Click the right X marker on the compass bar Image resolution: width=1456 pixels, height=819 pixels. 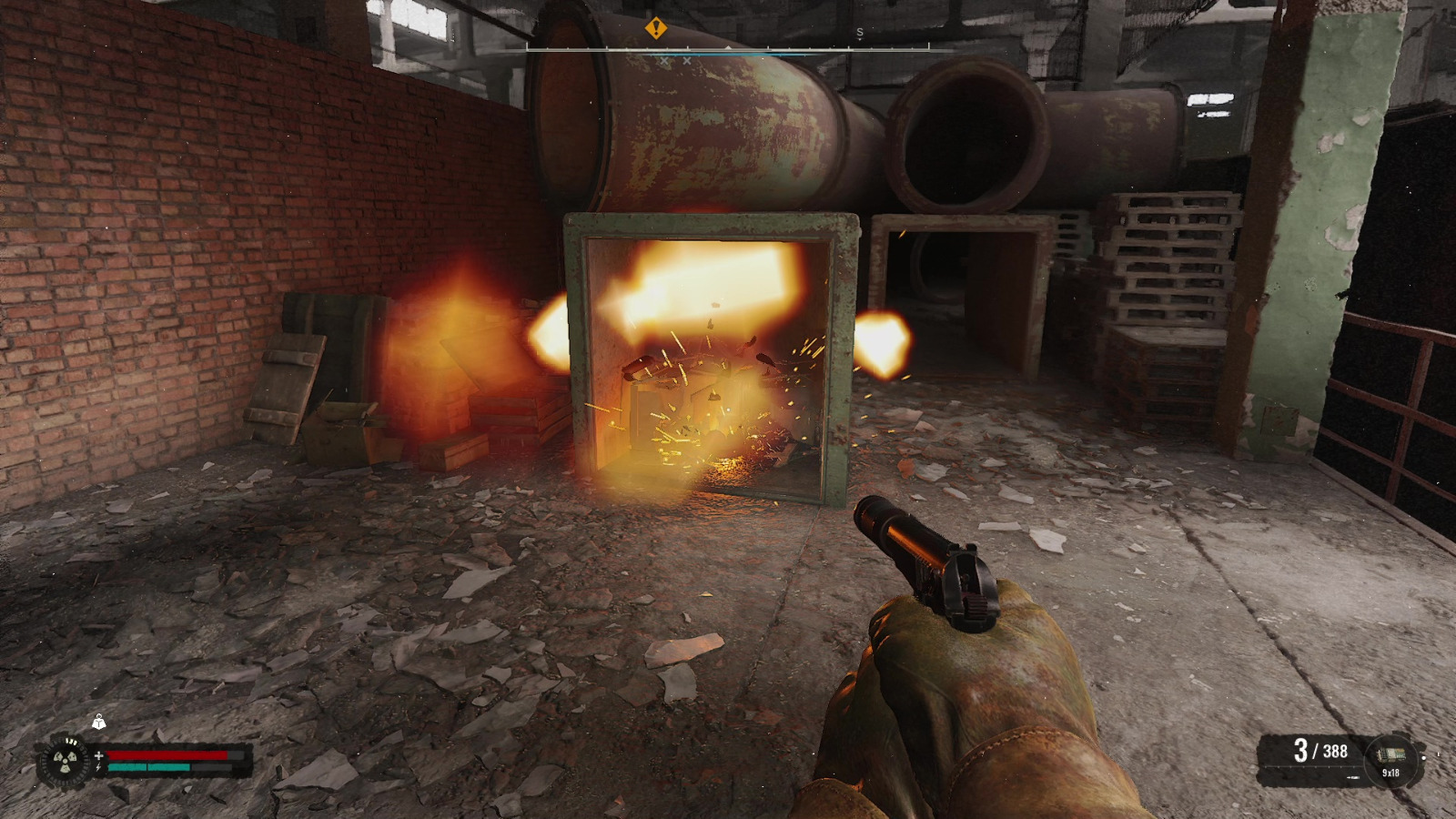(687, 61)
